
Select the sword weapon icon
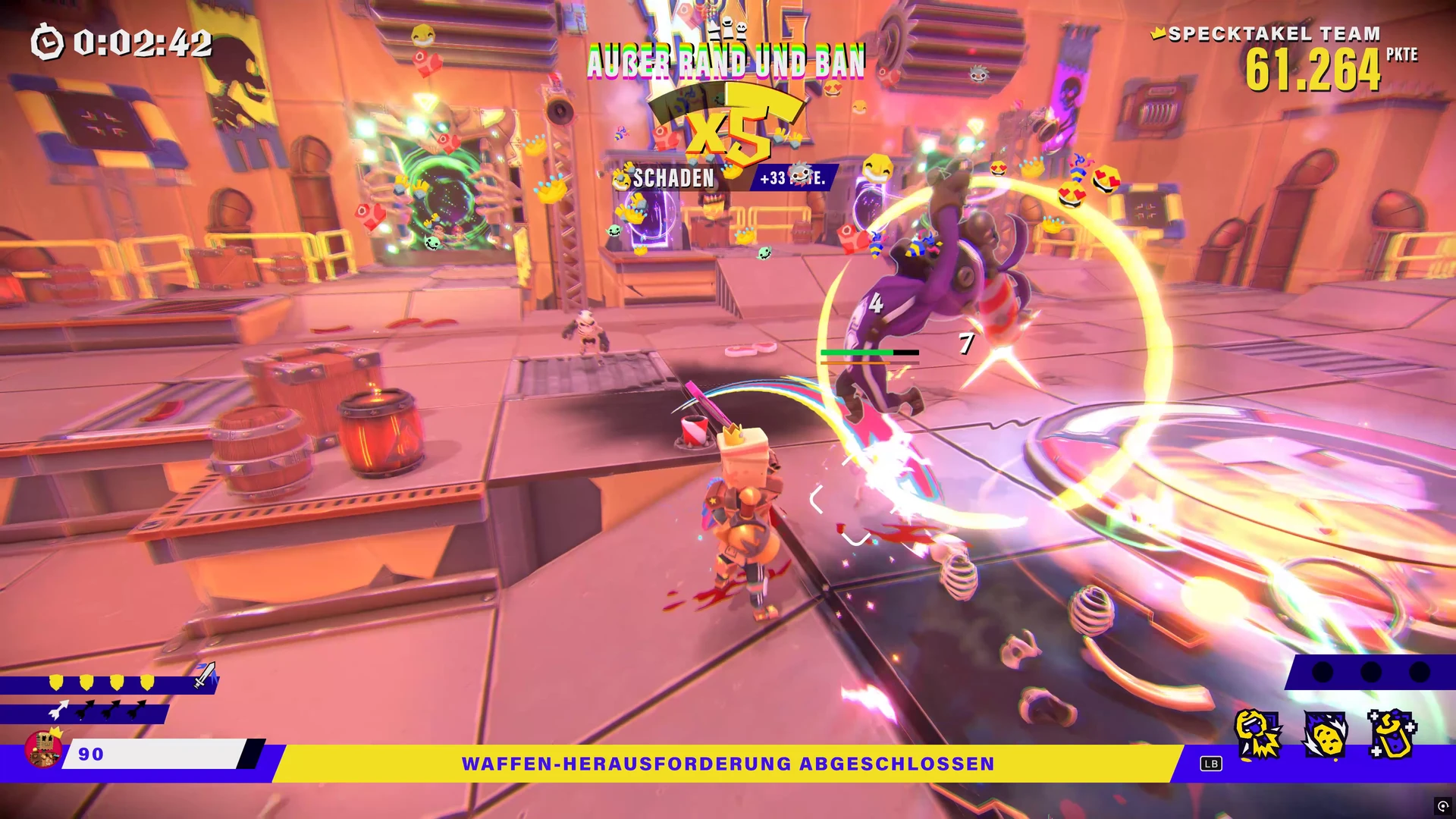click(205, 675)
